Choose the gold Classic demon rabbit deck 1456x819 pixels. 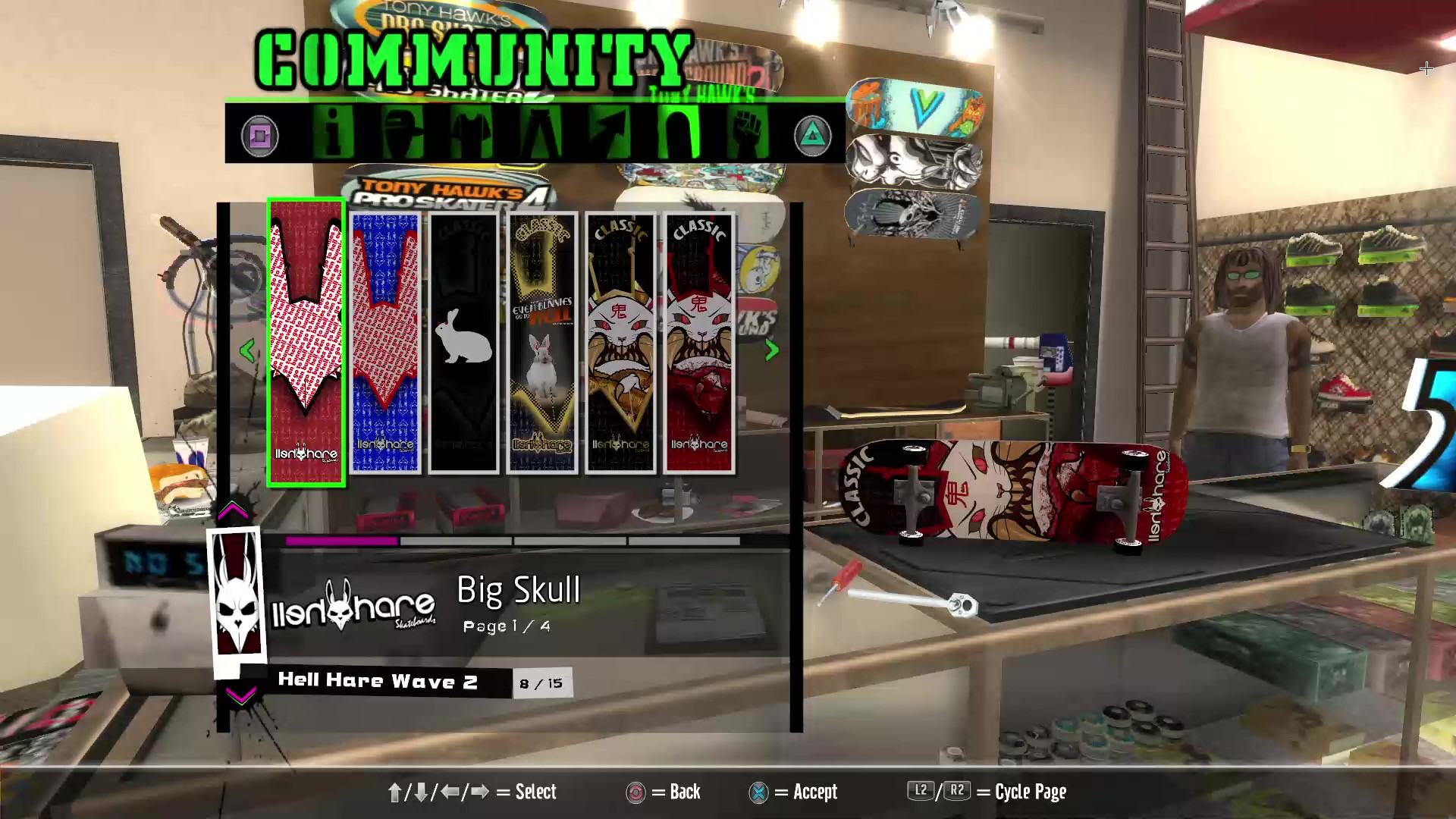pyautogui.click(x=620, y=343)
